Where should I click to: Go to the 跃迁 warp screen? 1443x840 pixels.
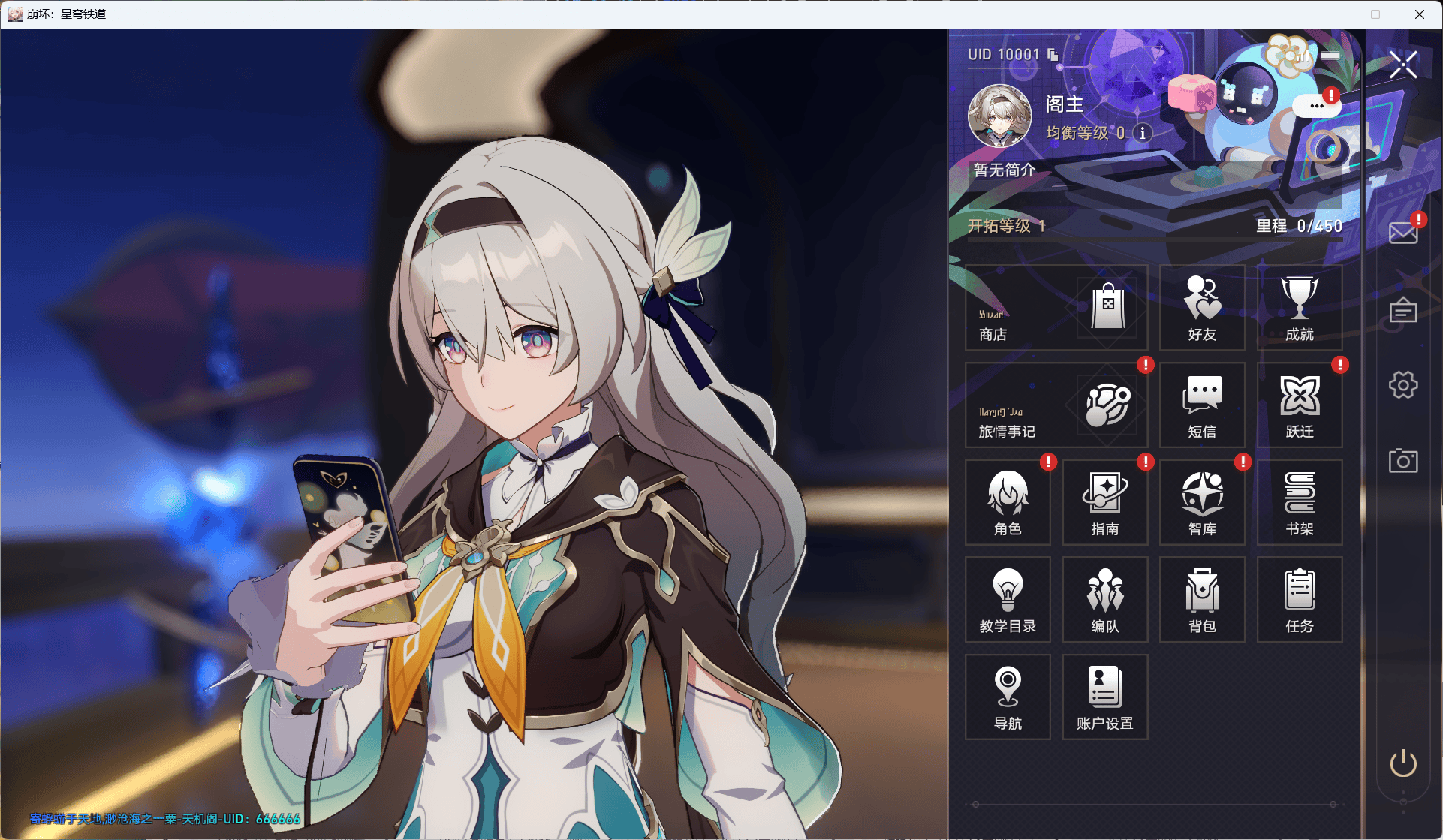click(x=1300, y=405)
